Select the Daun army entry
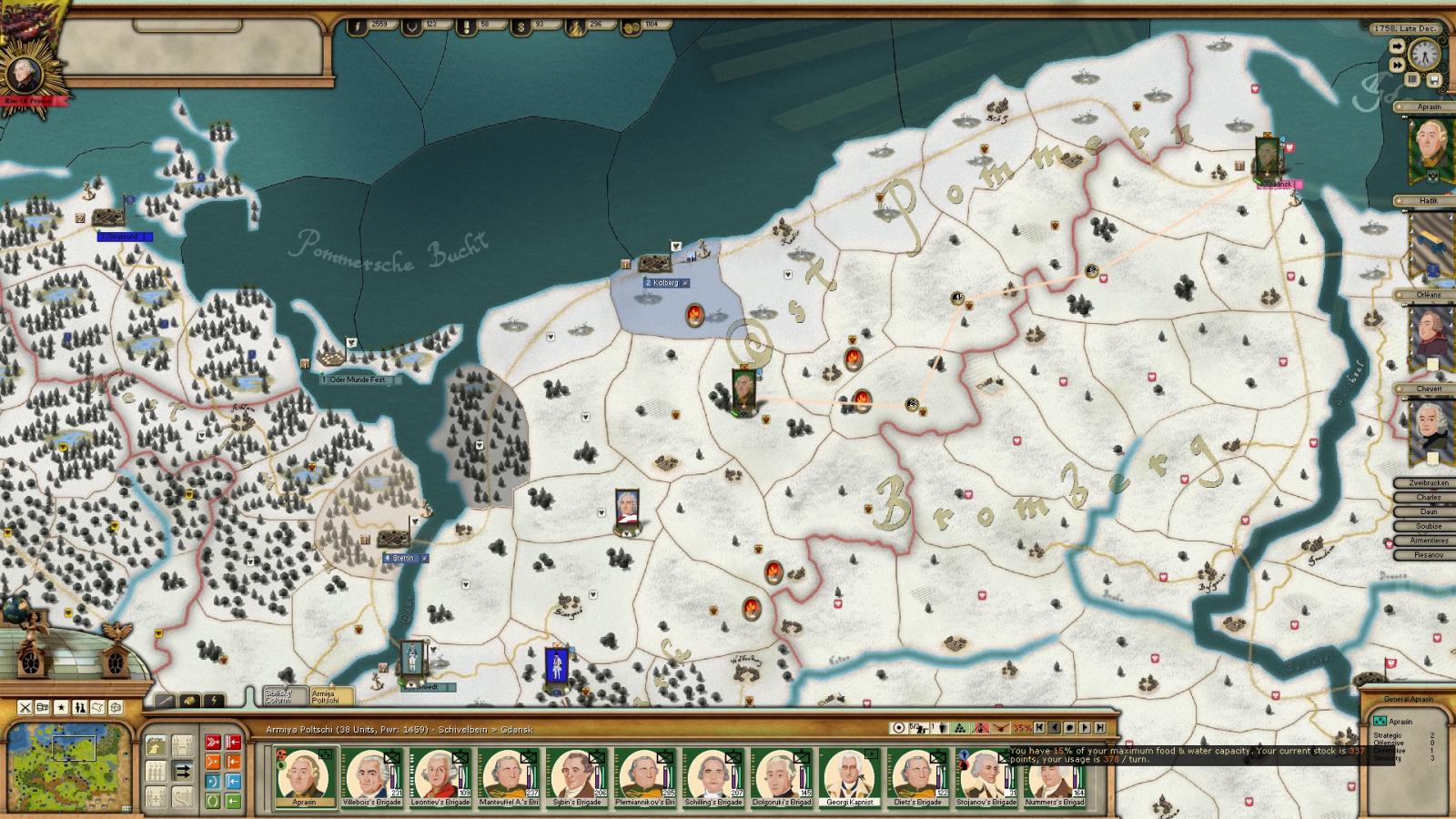The height and width of the screenshot is (819, 1456). tap(1428, 511)
